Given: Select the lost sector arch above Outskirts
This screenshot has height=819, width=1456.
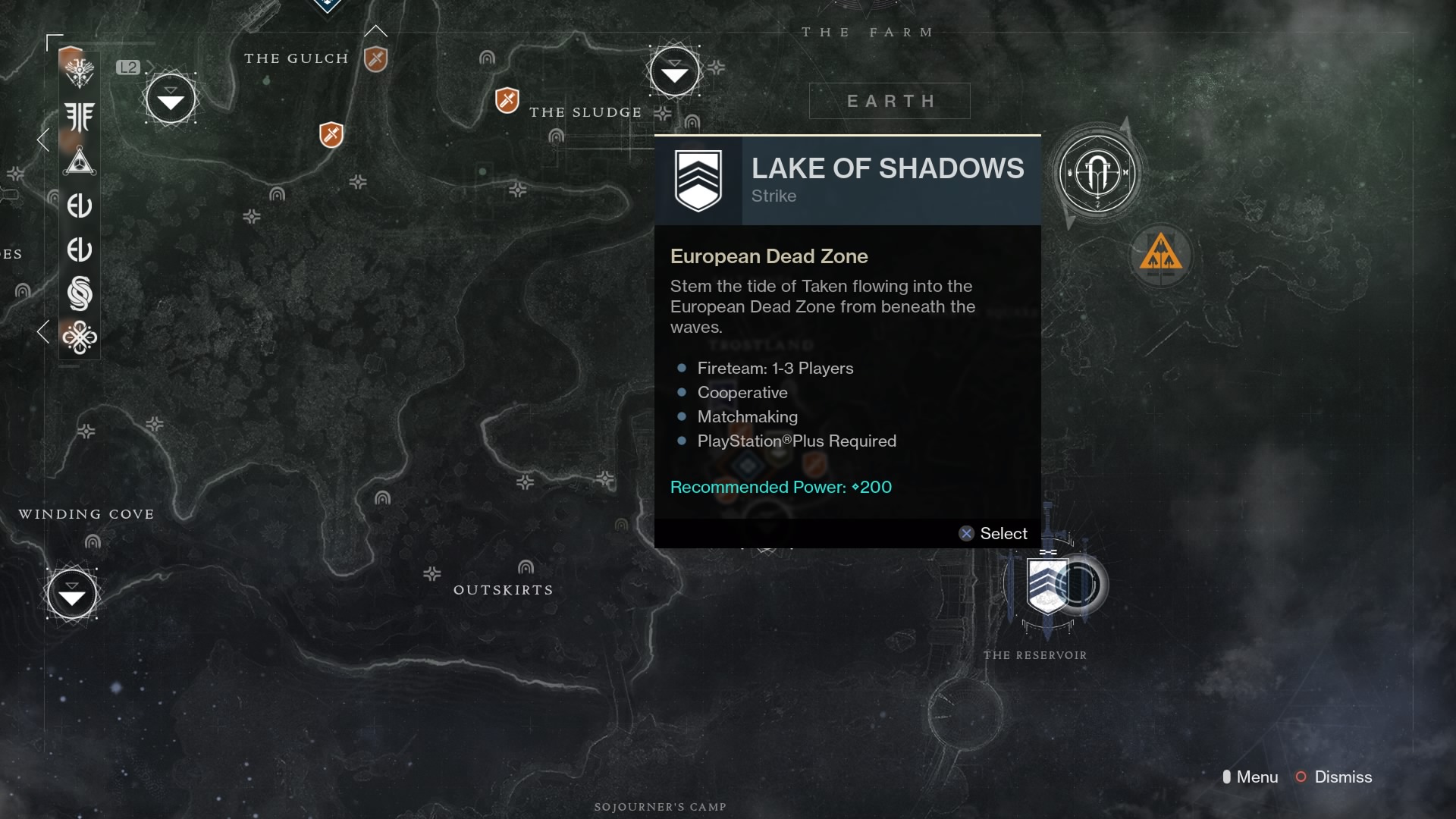Looking at the screenshot, I should [526, 567].
